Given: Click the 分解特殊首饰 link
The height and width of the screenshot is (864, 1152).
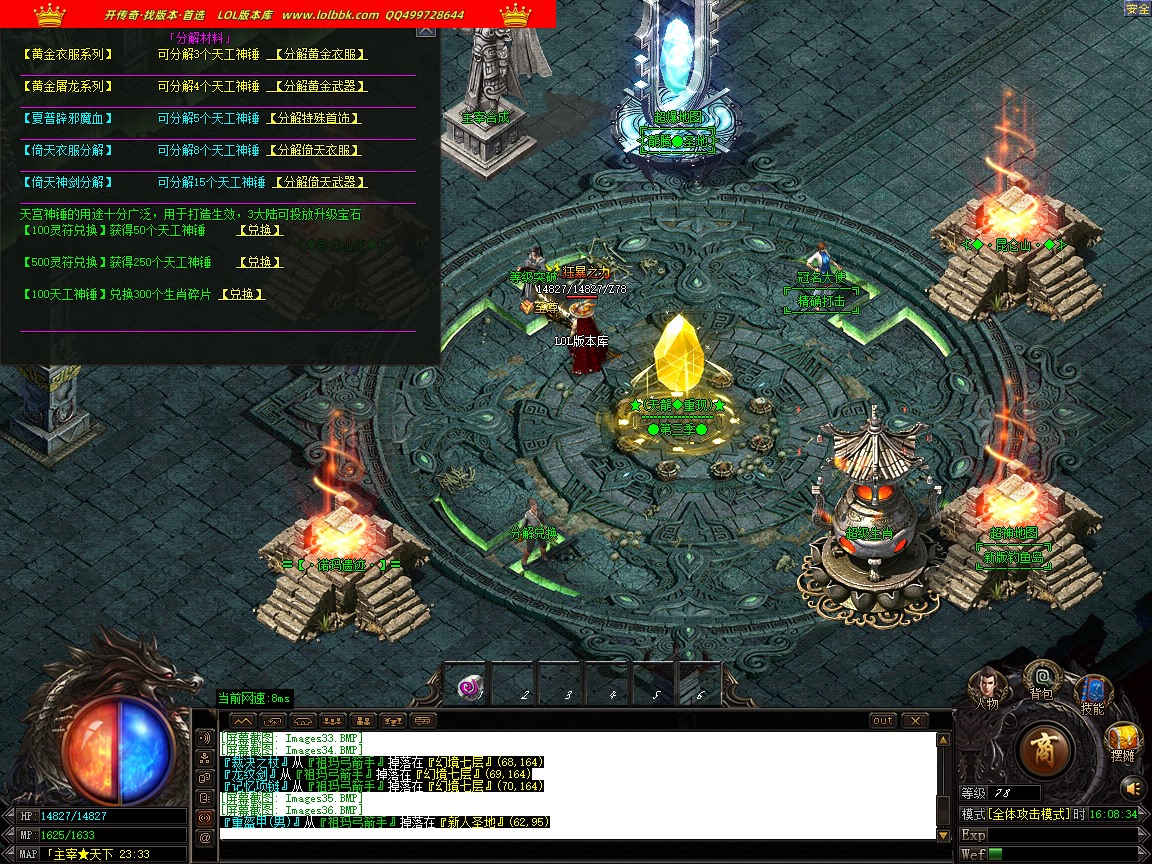Looking at the screenshot, I should [x=313, y=119].
